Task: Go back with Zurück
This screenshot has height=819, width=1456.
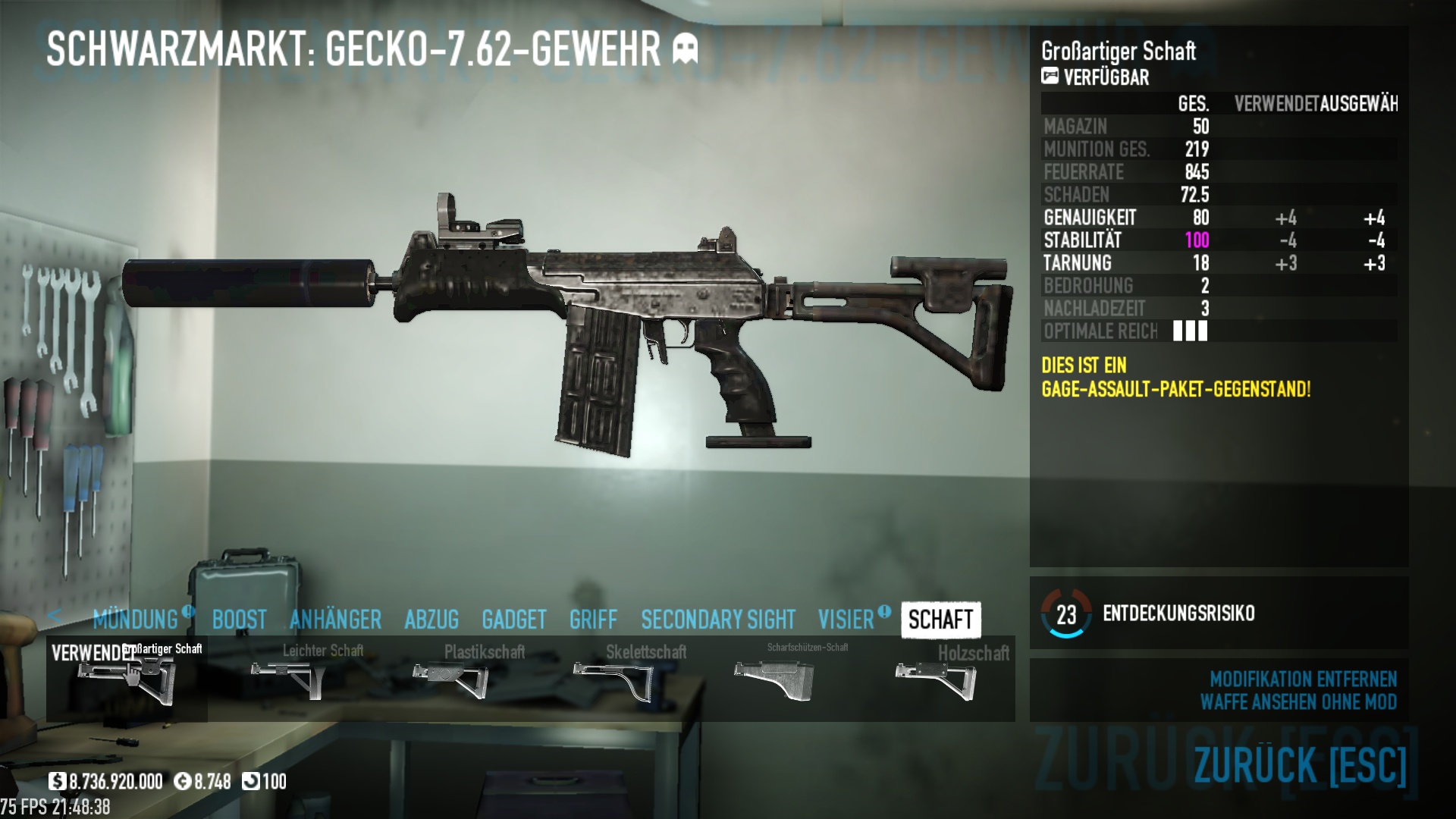Action: point(1300,764)
